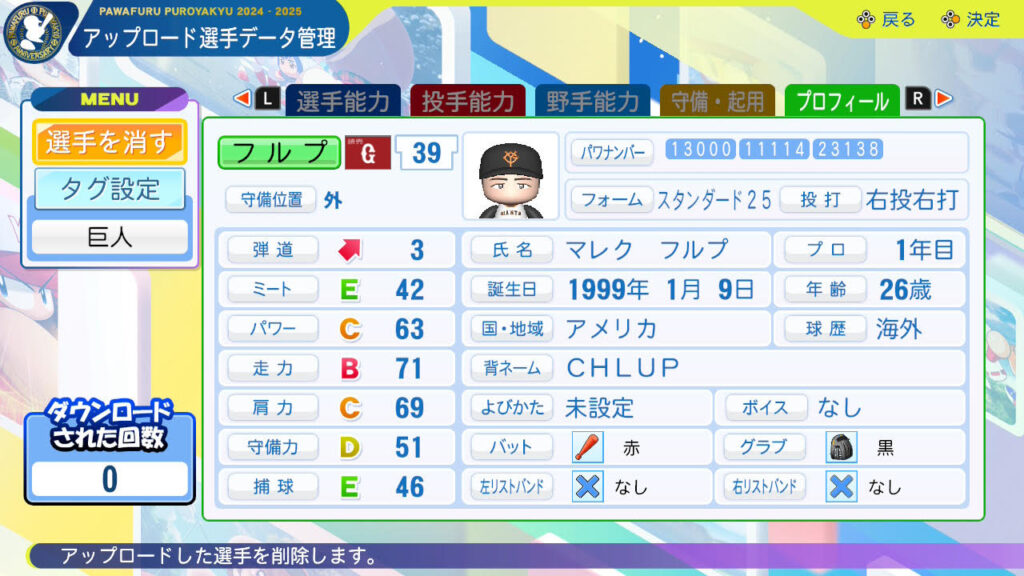Open the タグ設定 tag settings option
Viewport: 1024px width, 576px height.
pos(109,188)
